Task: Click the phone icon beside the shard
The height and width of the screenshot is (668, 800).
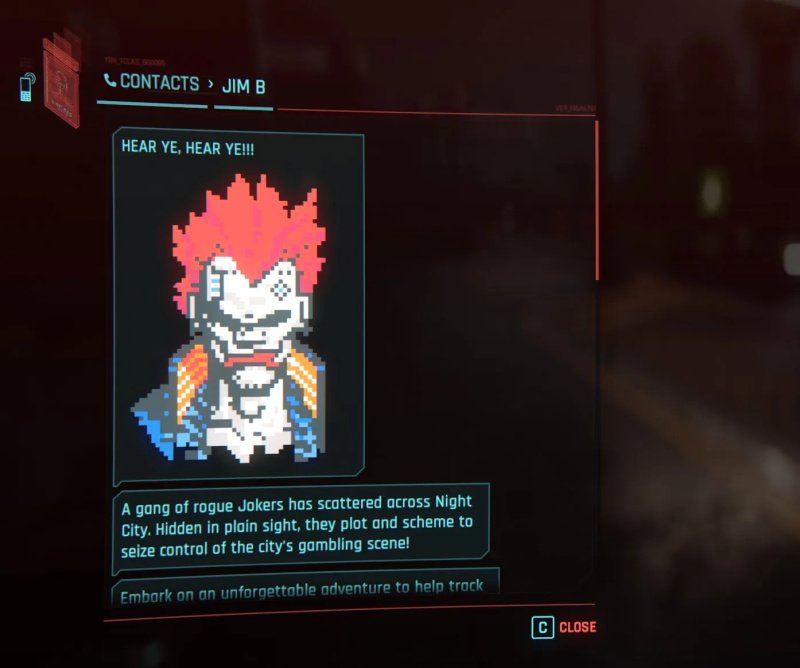Action: (26, 88)
